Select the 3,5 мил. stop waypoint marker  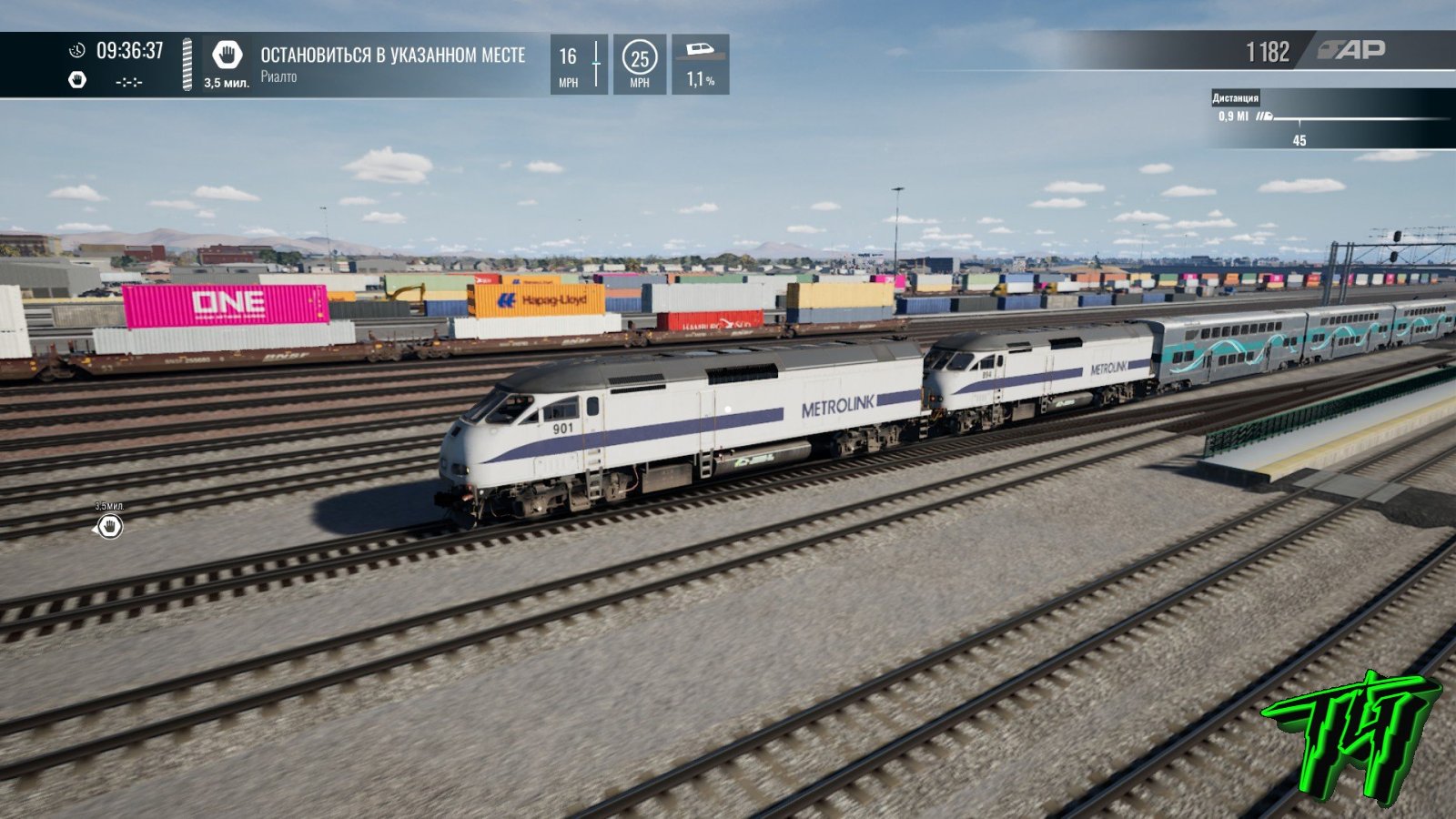(110, 526)
